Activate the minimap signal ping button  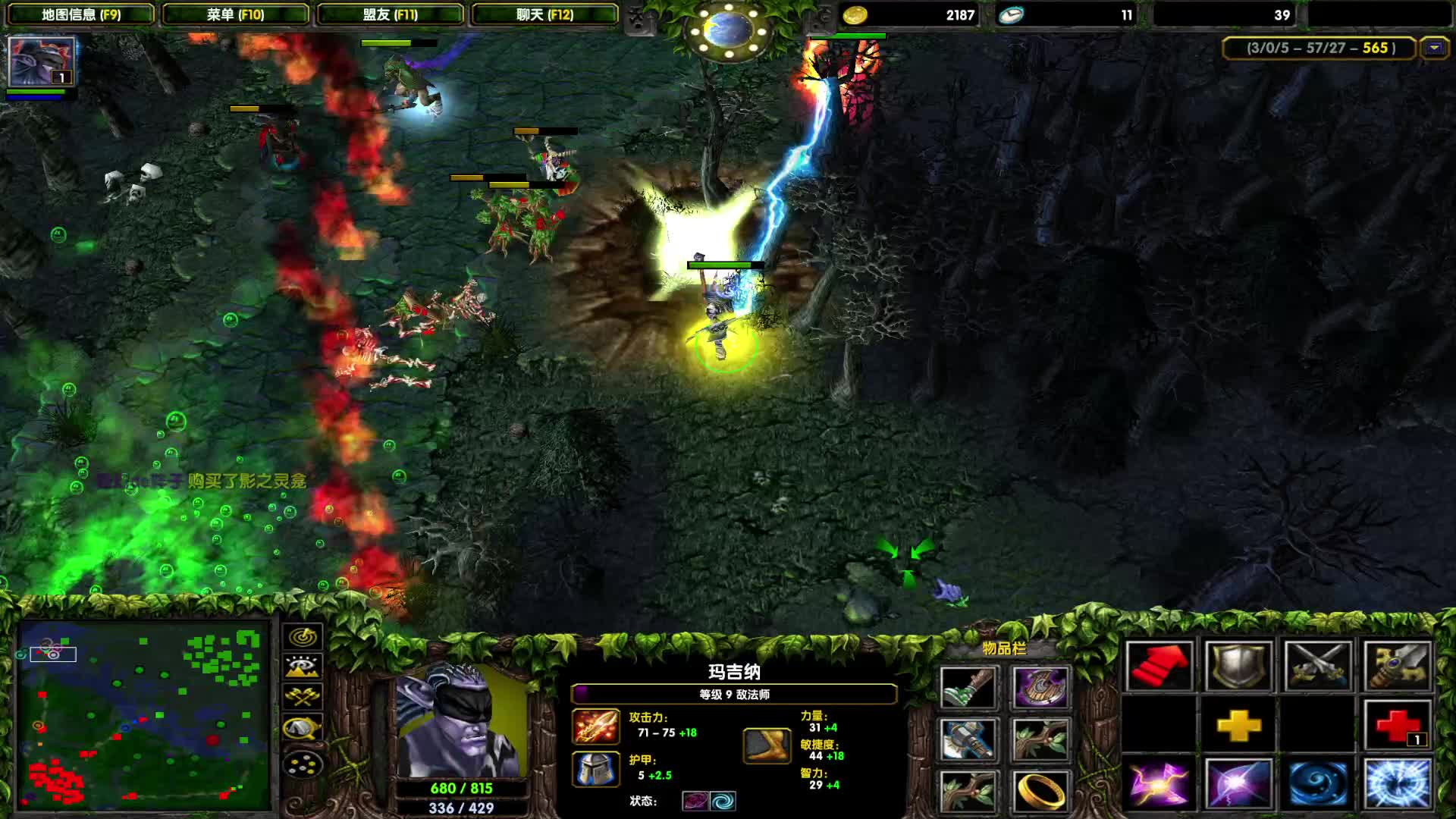coord(303,636)
